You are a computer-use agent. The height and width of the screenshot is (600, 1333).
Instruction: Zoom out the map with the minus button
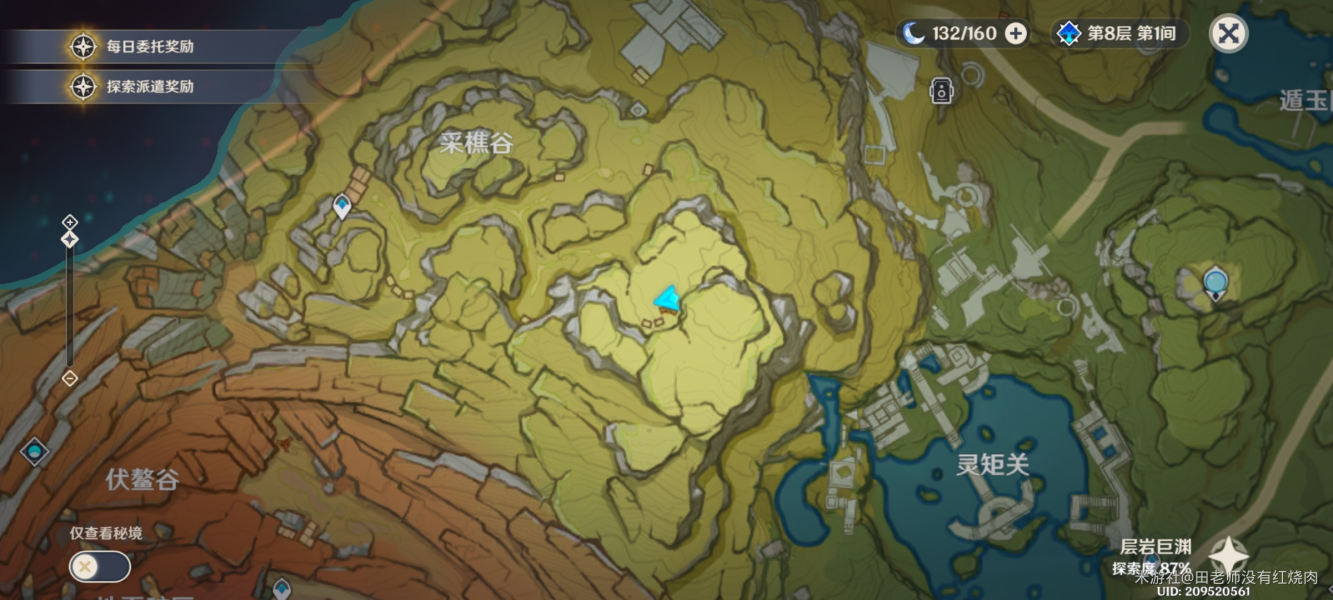coord(70,378)
